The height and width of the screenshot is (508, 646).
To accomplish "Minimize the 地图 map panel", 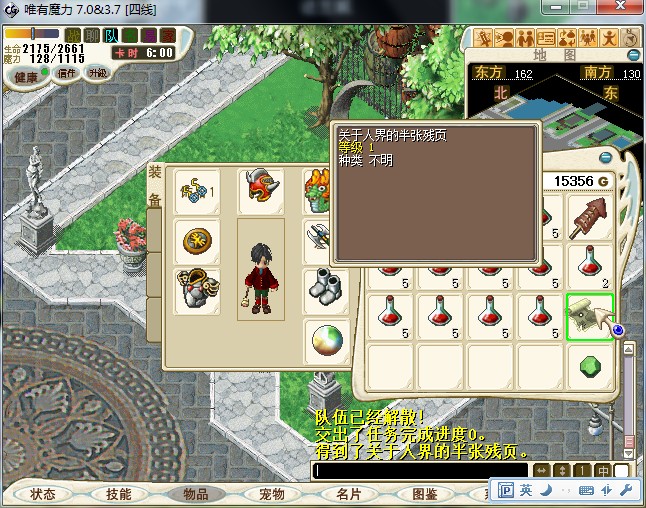I will (x=632, y=55).
